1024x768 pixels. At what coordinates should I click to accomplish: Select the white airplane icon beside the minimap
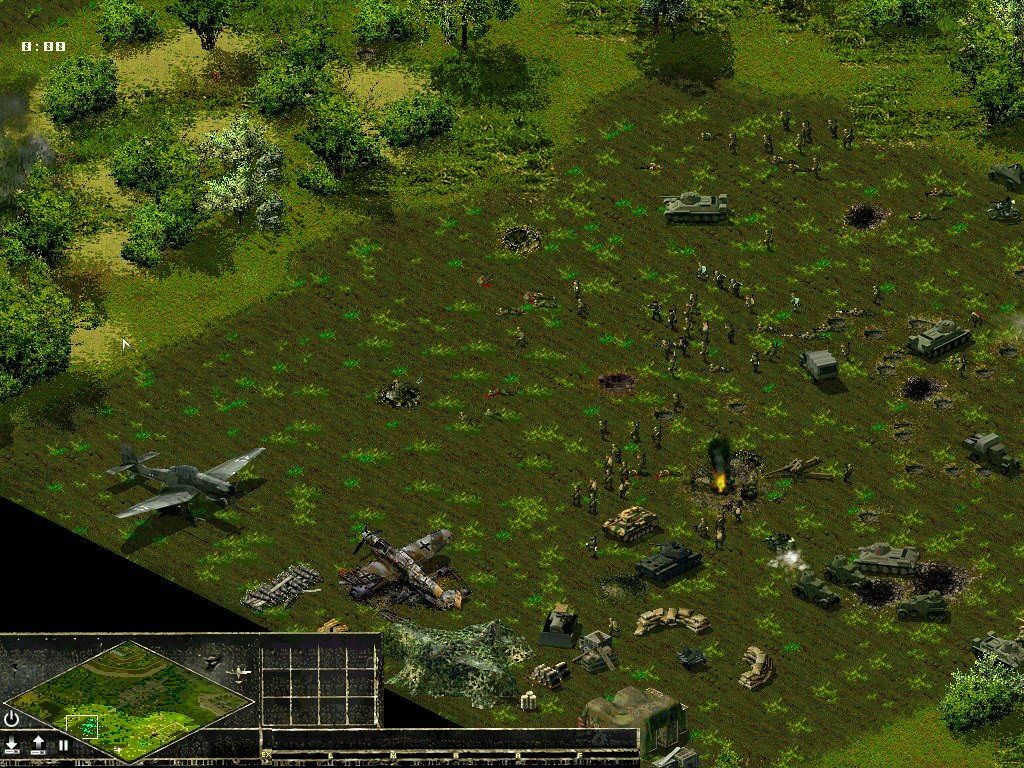pos(240,674)
